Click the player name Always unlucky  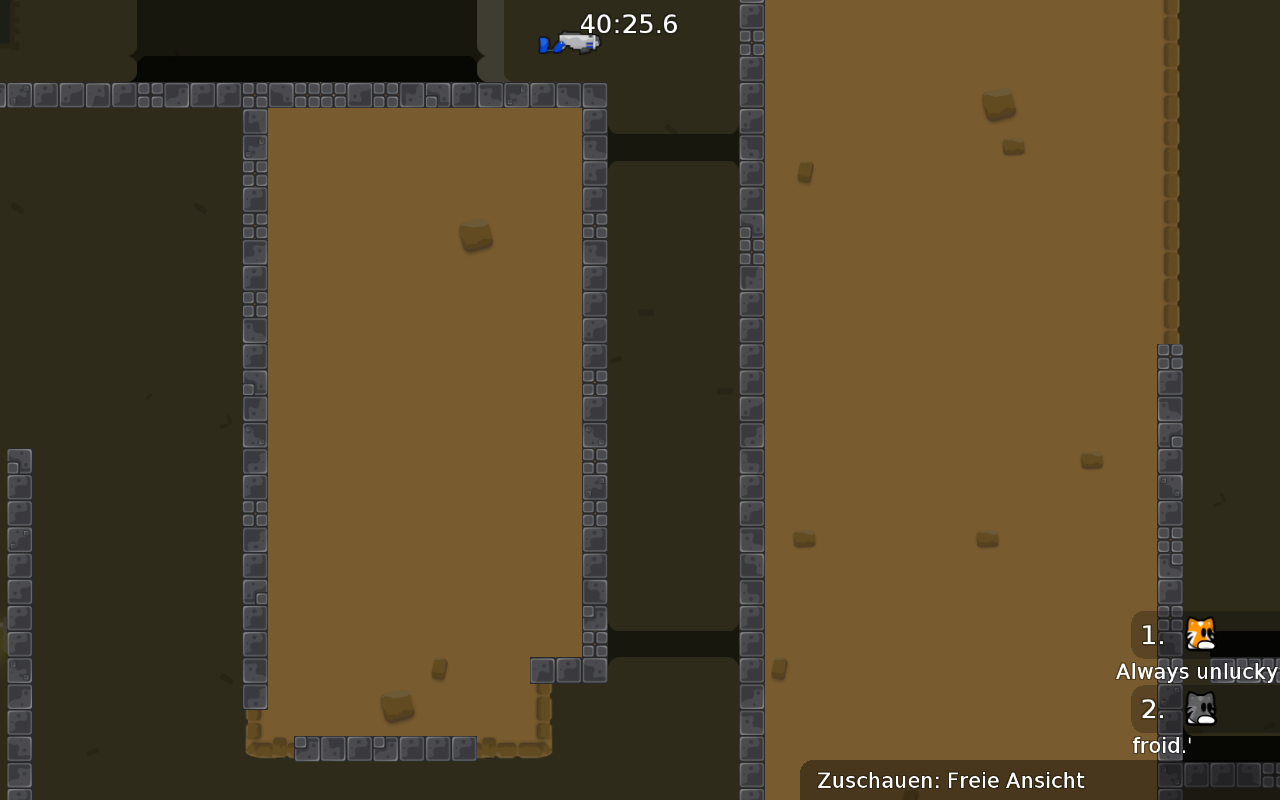click(x=1196, y=672)
